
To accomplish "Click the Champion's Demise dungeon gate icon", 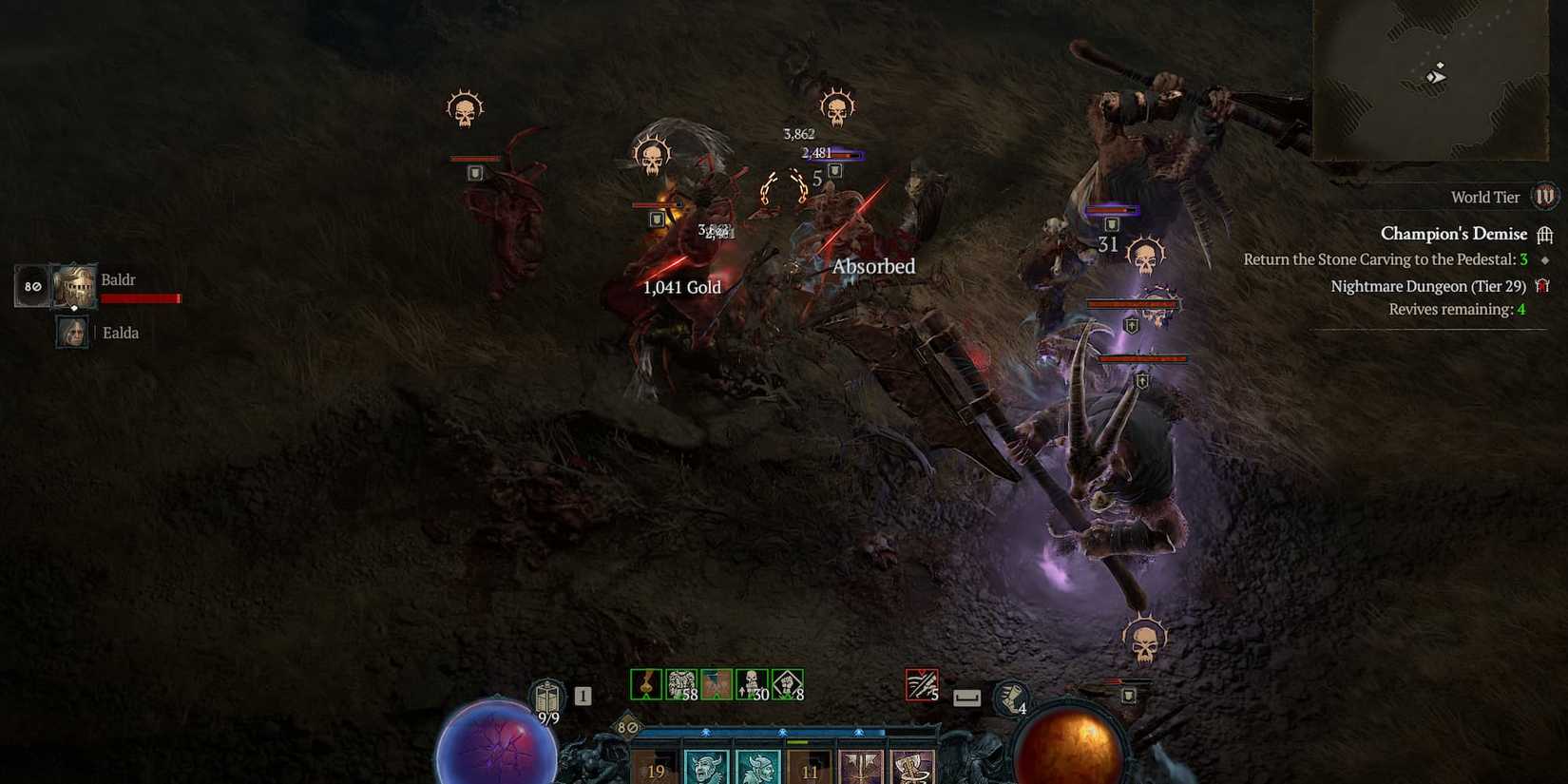I will 1548,234.
